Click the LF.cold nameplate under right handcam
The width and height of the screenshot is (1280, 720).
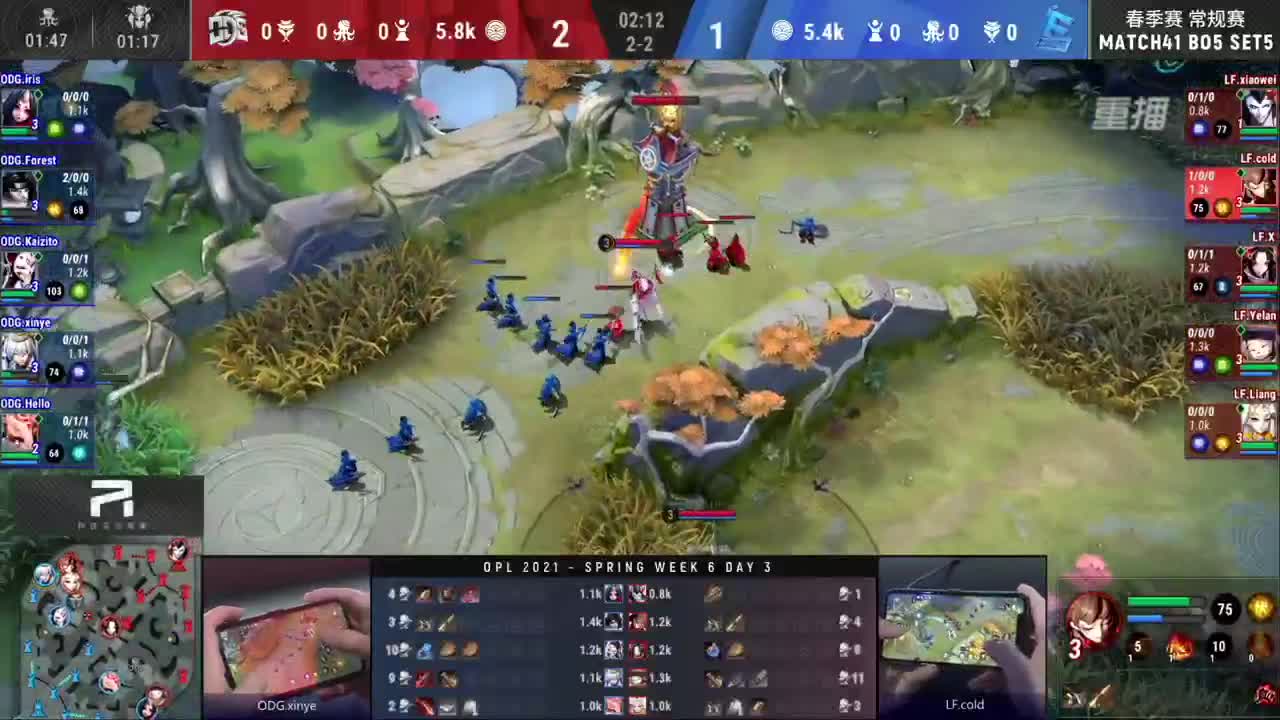[963, 704]
